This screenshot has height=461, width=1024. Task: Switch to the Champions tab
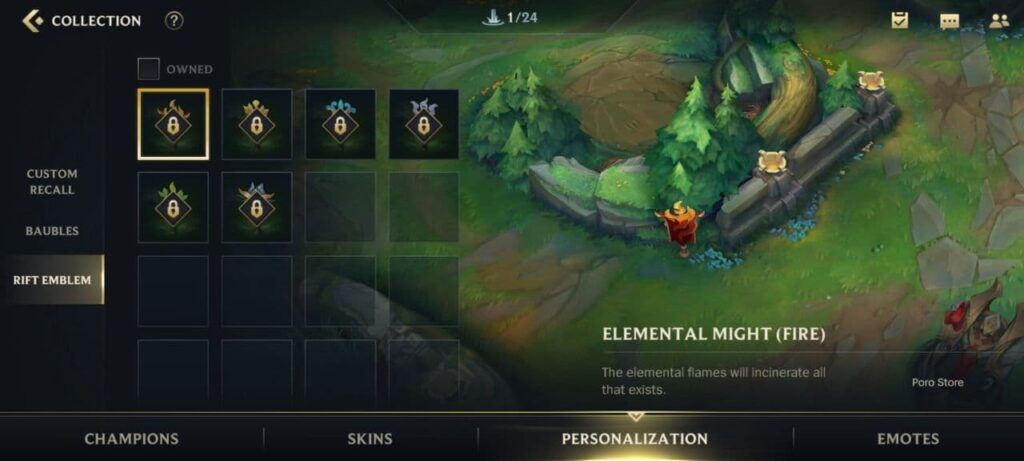[x=131, y=438]
